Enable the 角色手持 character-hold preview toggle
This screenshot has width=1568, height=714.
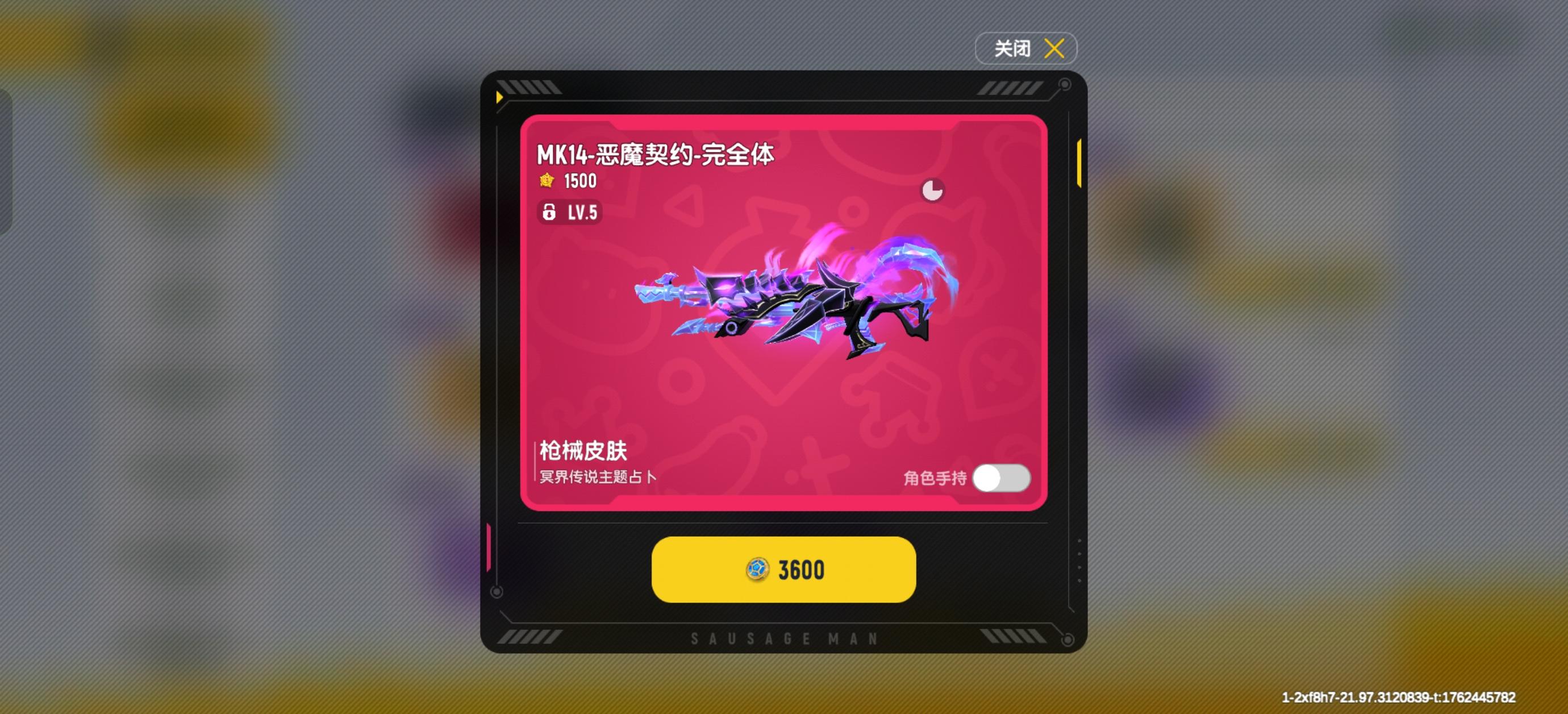point(1001,479)
